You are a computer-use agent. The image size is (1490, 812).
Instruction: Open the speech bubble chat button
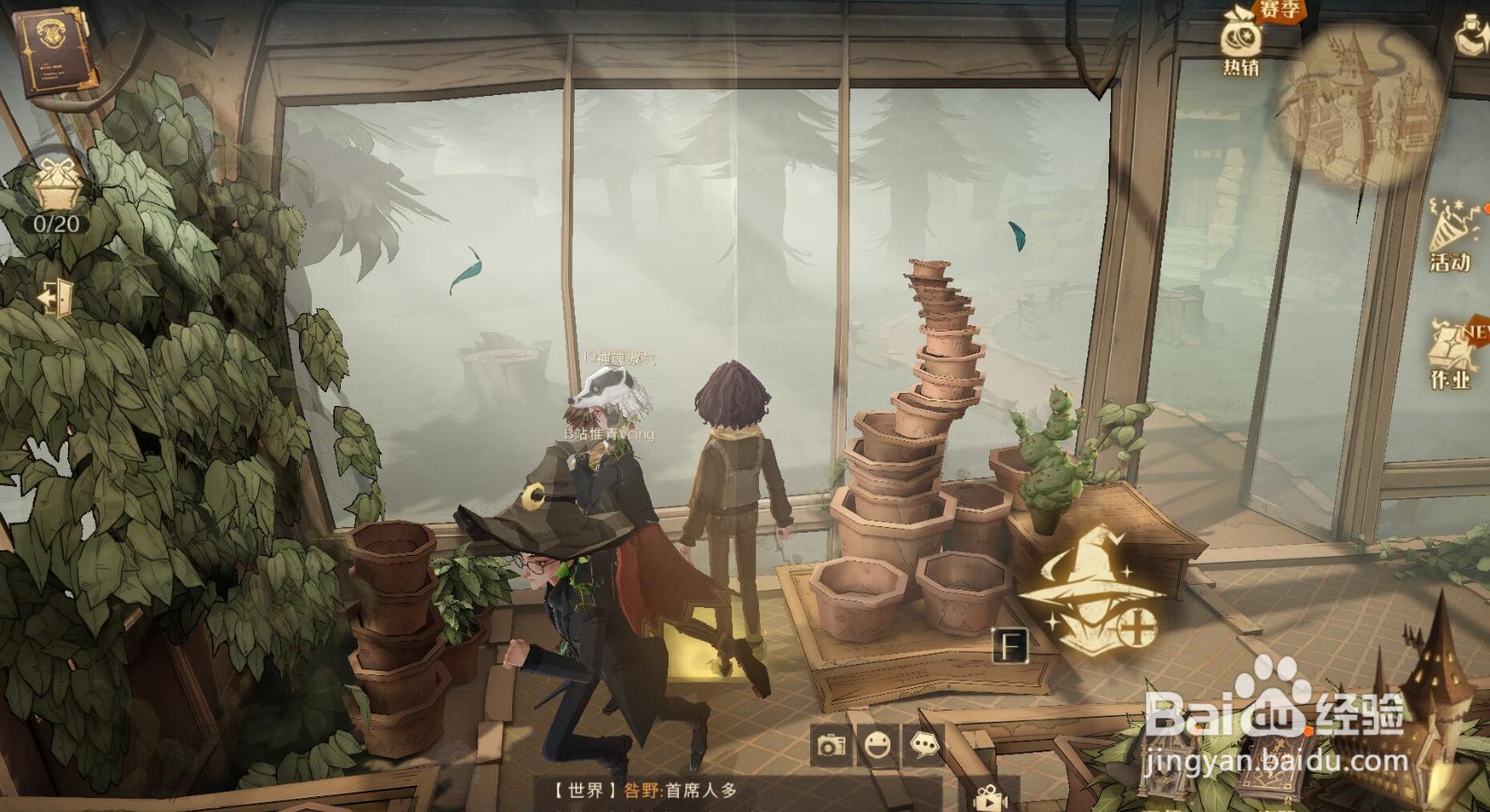click(x=924, y=743)
